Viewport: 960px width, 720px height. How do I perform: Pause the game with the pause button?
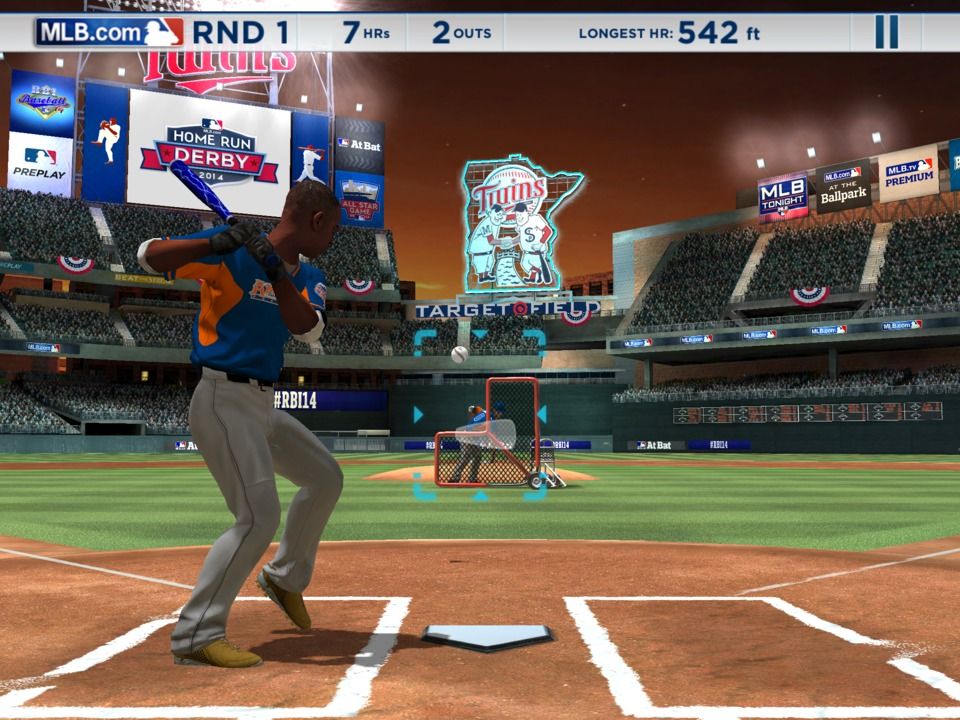[886, 32]
